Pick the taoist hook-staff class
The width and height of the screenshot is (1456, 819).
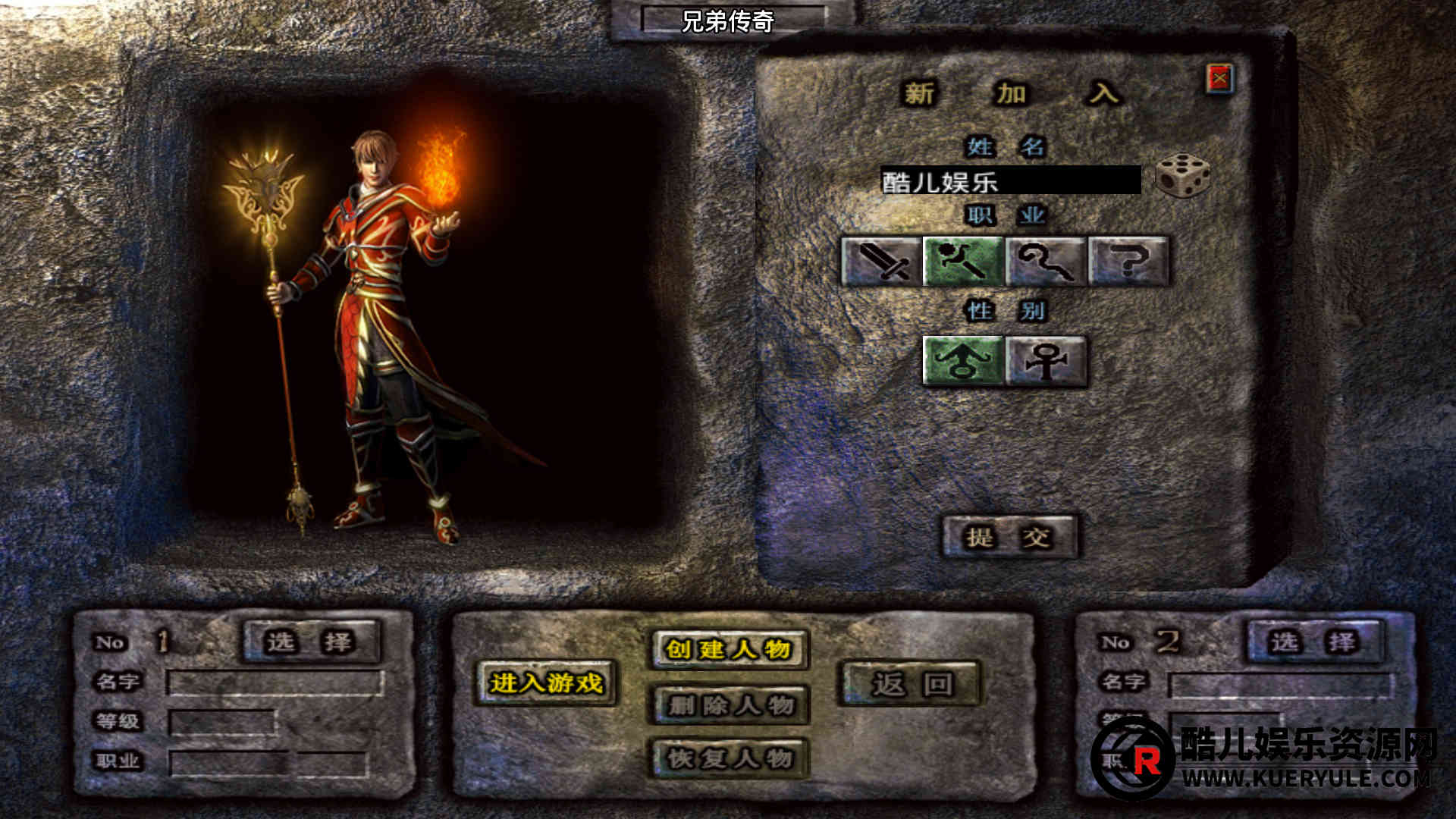[x=1046, y=262]
